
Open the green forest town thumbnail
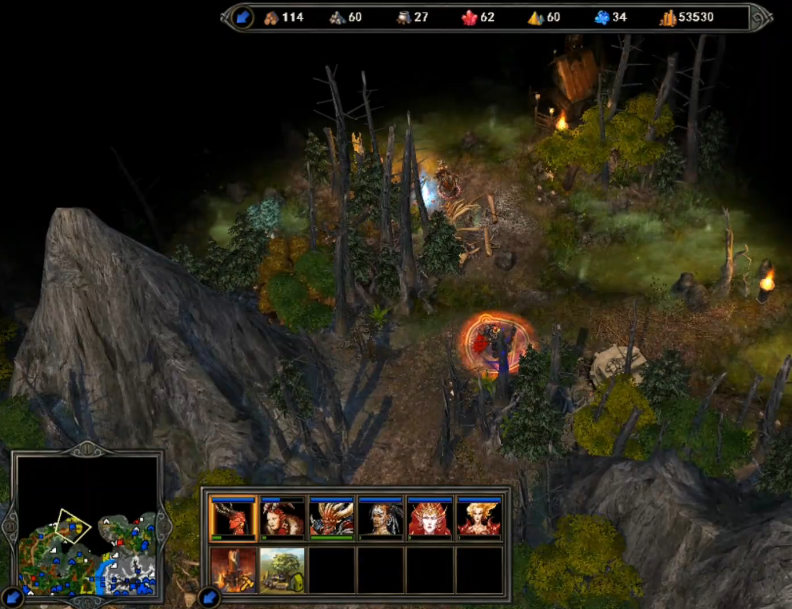[x=283, y=569]
